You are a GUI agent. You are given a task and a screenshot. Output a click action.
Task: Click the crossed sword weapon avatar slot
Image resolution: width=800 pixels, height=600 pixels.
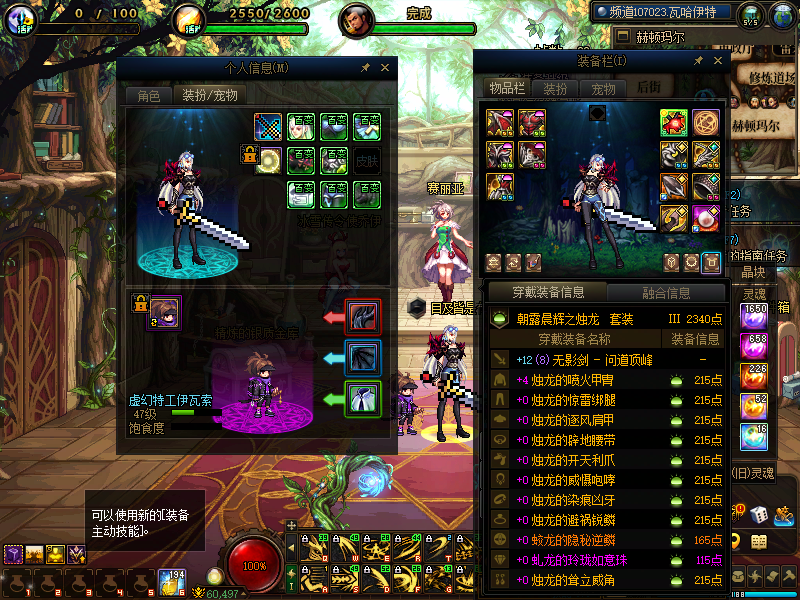pyautogui.click(x=267, y=127)
